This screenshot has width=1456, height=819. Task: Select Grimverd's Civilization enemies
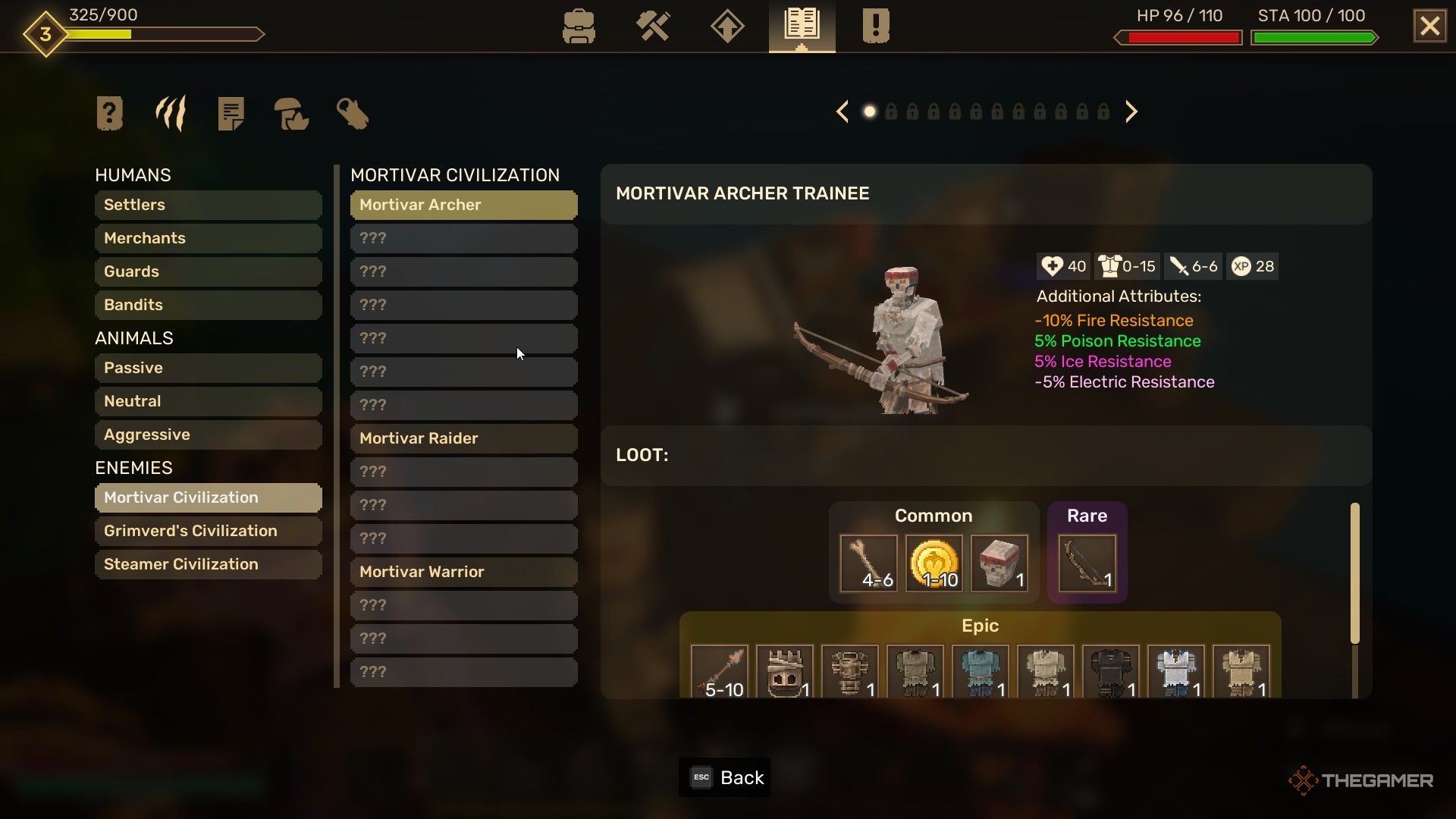click(x=208, y=531)
